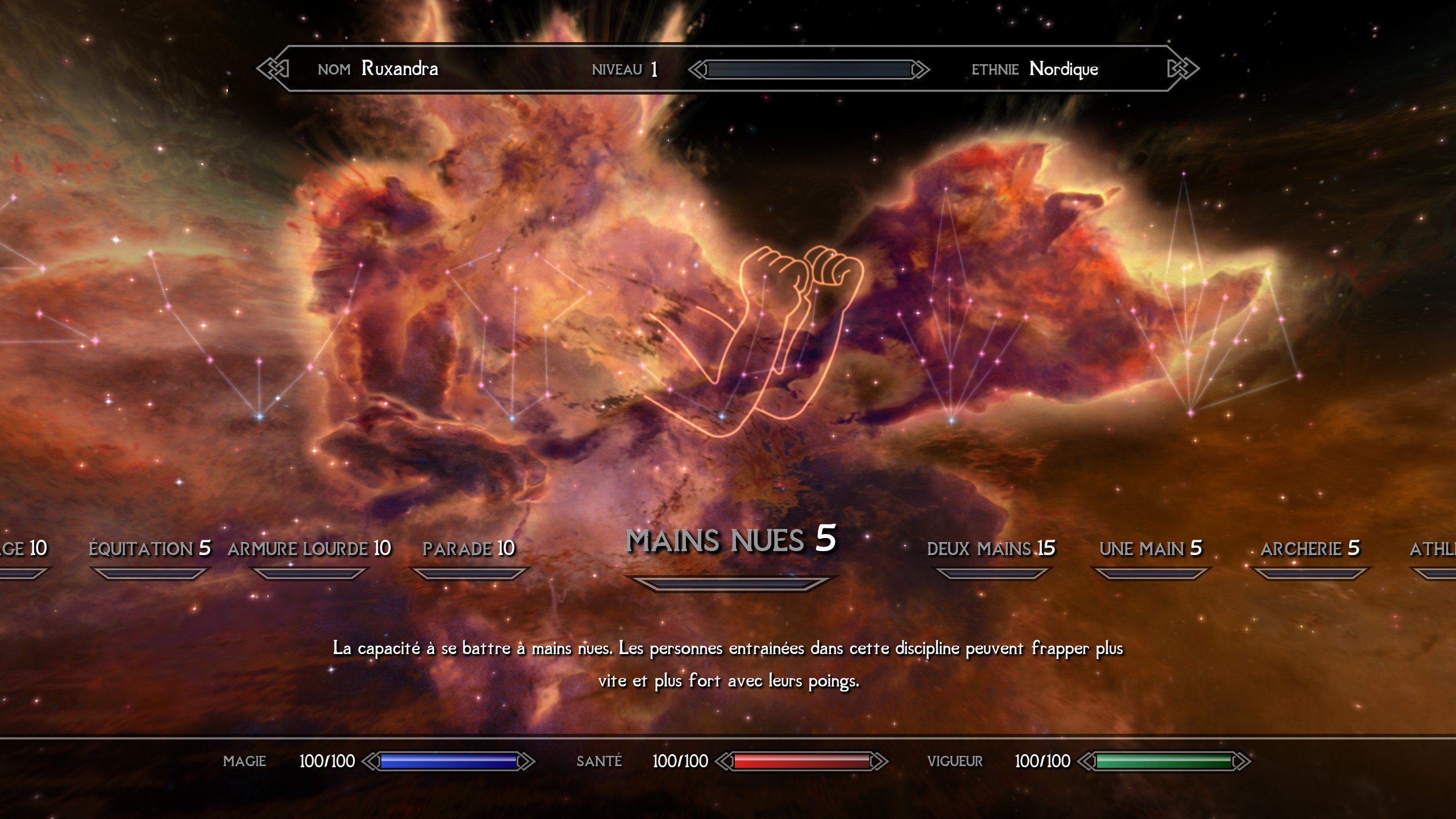Select the Une Main skill
1456x819 pixels.
(1151, 549)
